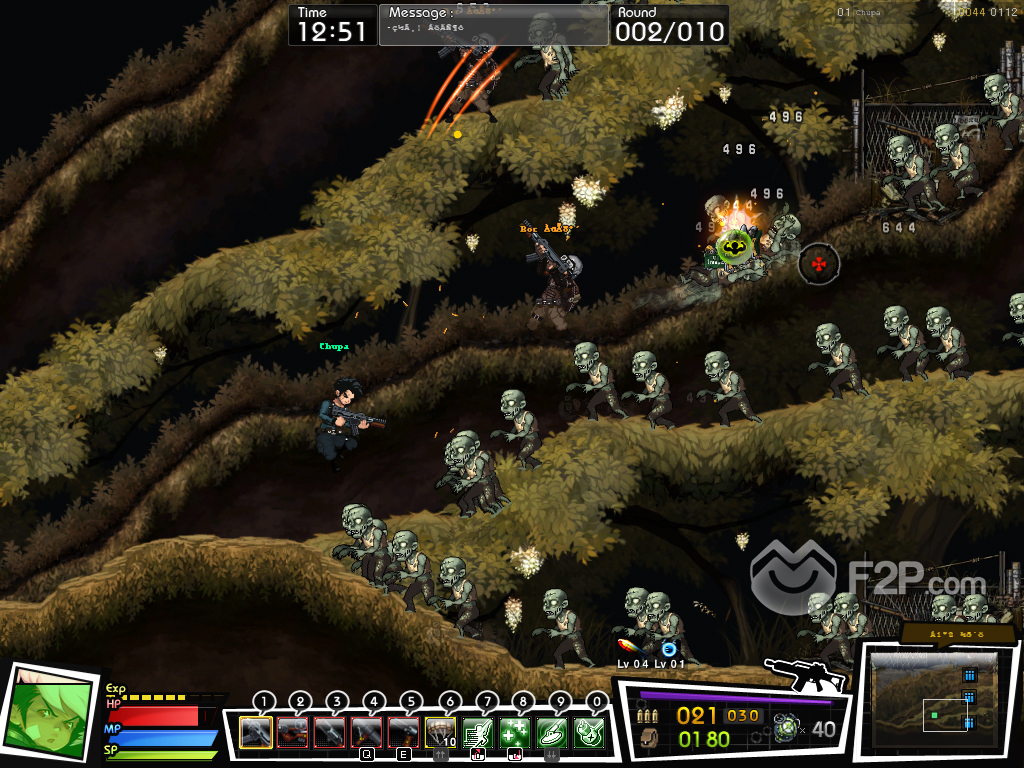Trigger the landmine skill in slot 9
Screen dimensions: 1024x768
(x=551, y=733)
